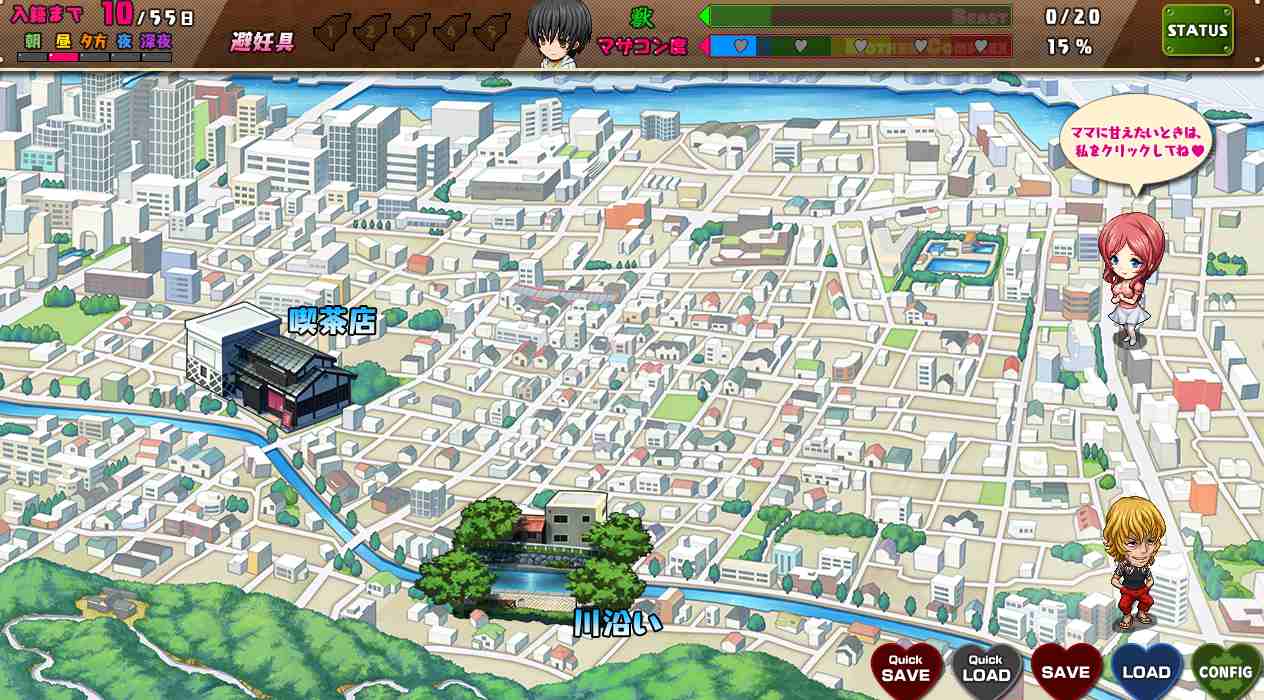The image size is (1264, 700).
Task: Open the STATUS screen
Action: click(x=1197, y=31)
